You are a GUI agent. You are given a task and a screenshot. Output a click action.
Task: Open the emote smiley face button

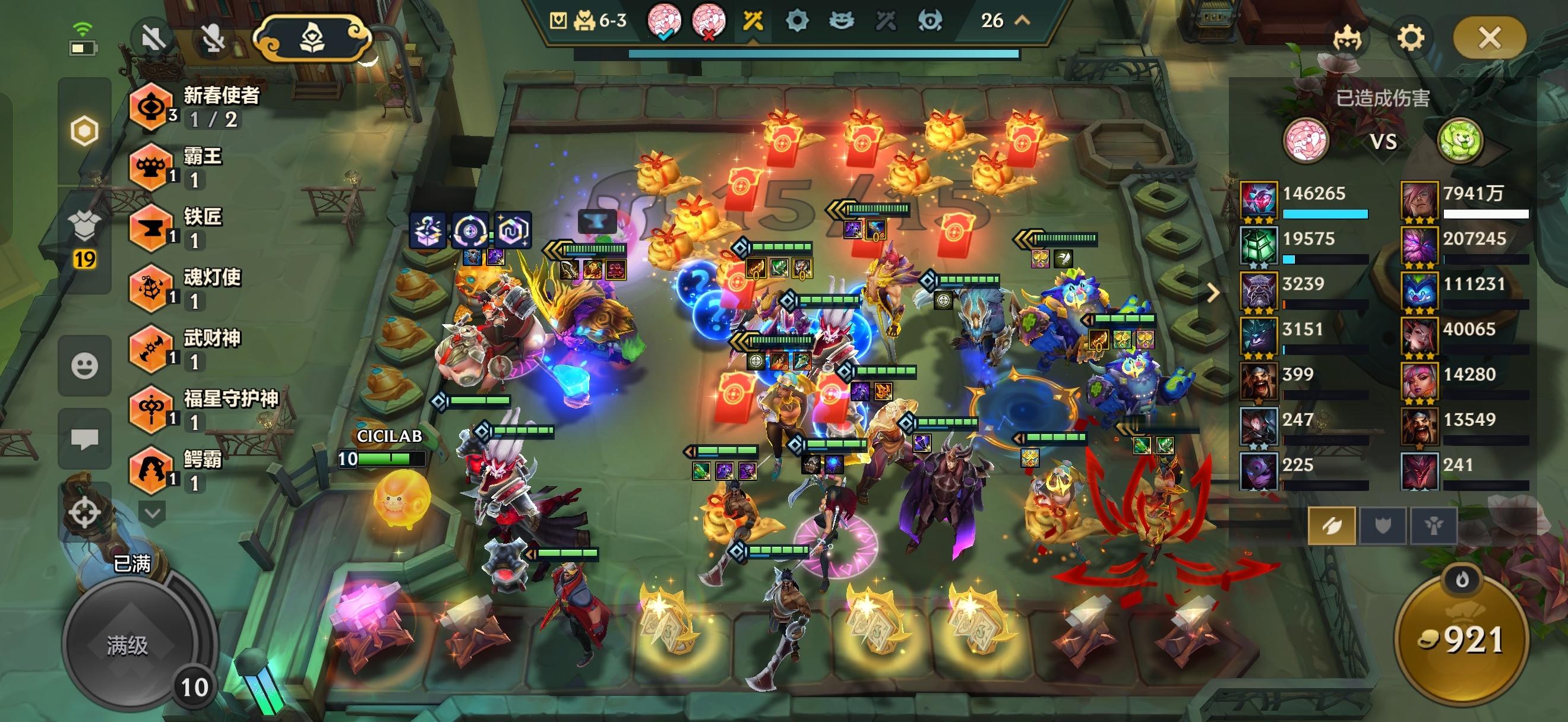click(84, 366)
